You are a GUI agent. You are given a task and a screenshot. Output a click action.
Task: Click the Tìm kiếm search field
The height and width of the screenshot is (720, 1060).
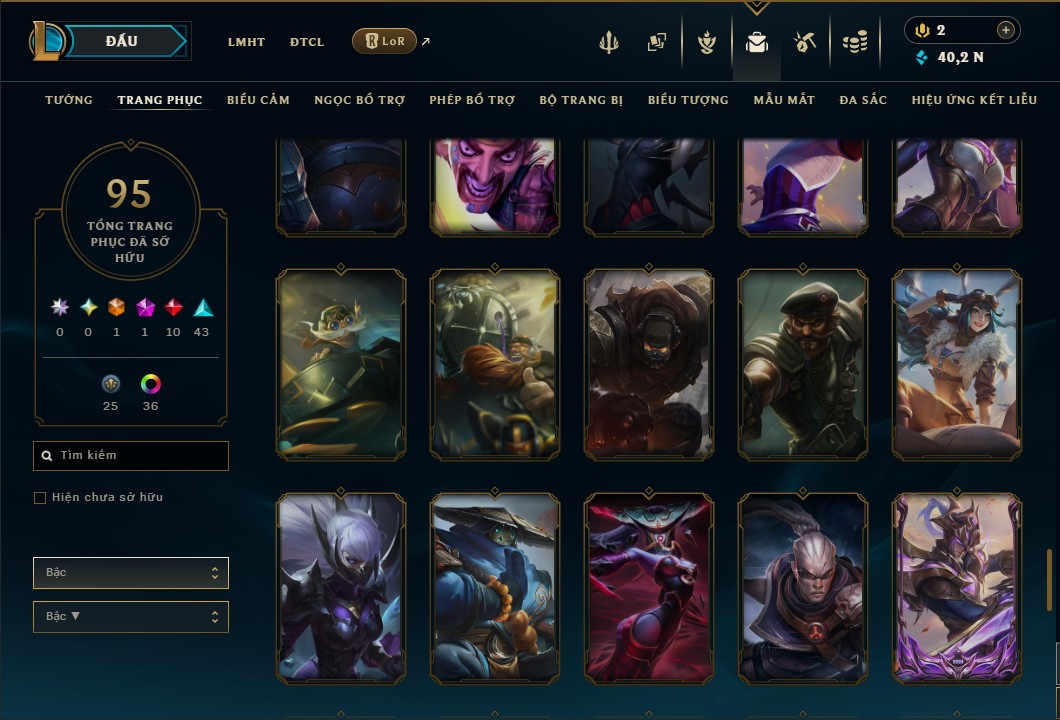tap(131, 456)
